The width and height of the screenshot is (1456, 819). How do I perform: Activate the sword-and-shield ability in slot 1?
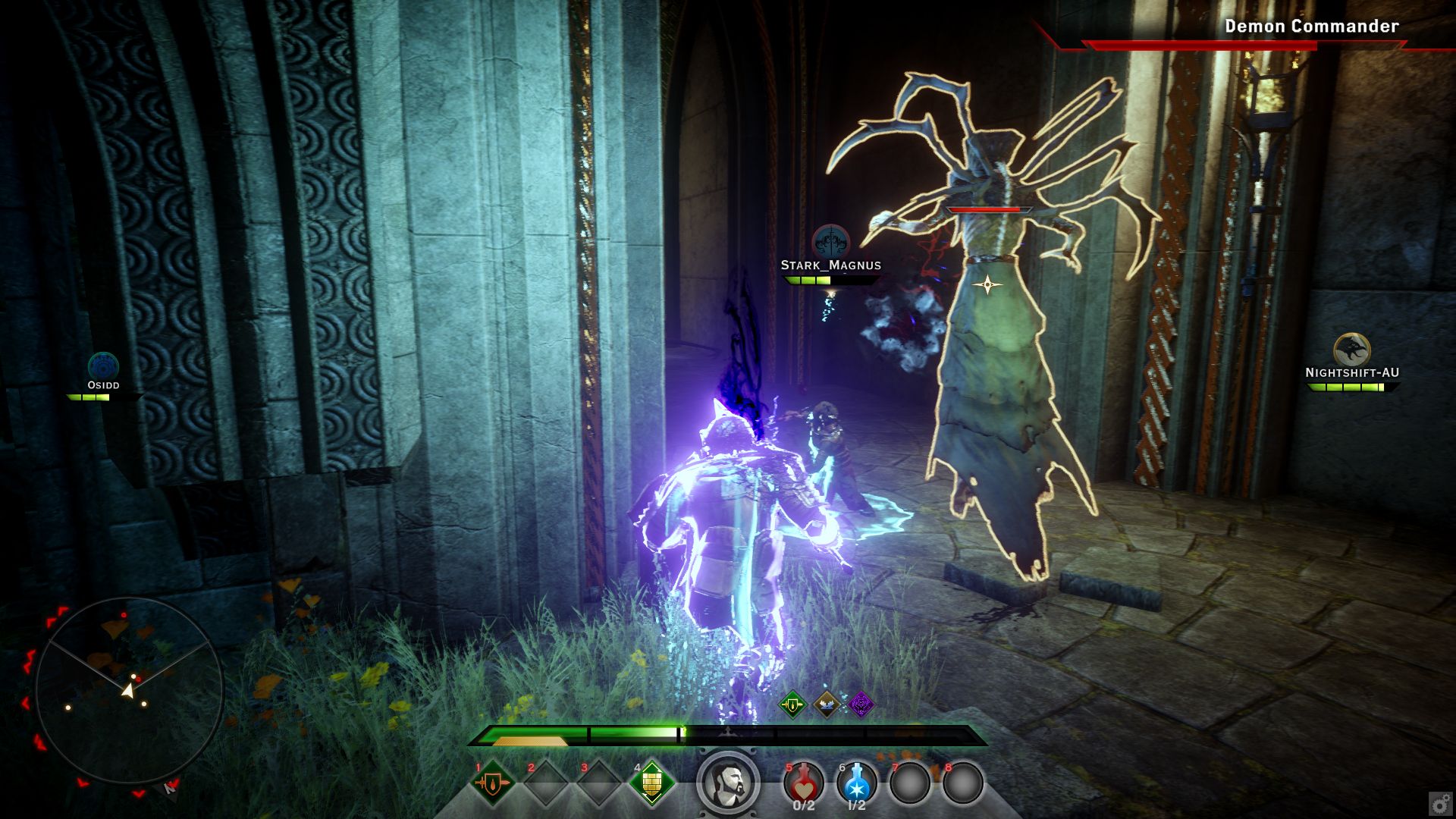pos(493,783)
